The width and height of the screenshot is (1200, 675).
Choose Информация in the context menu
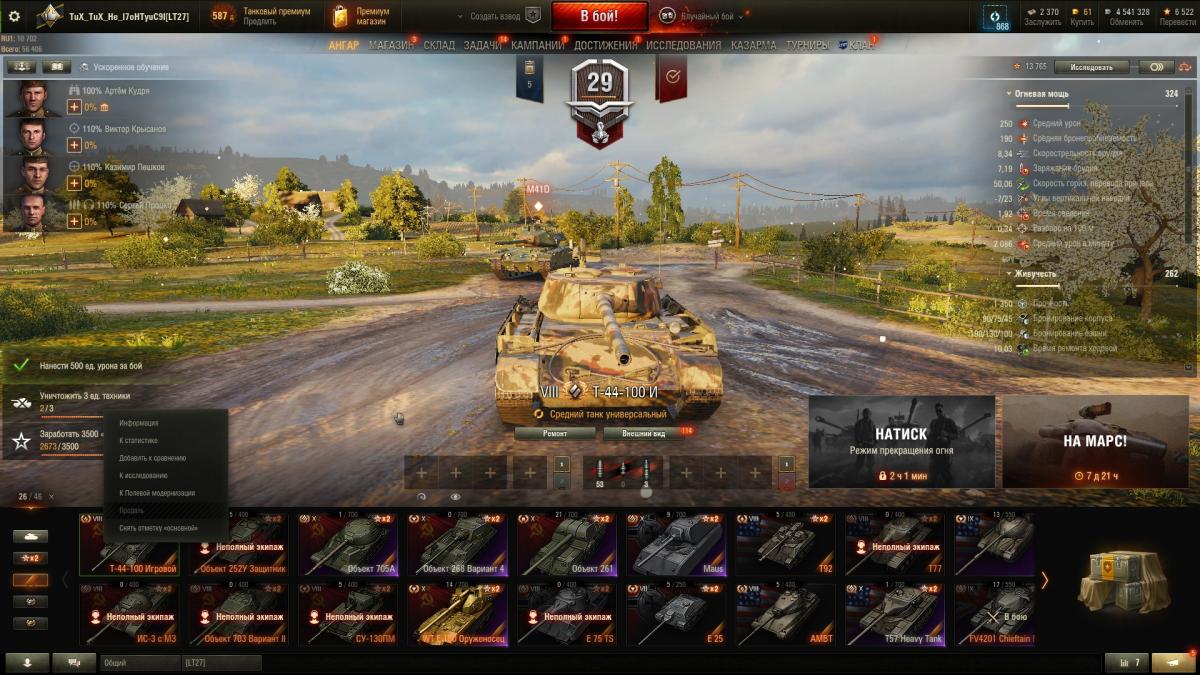point(139,423)
